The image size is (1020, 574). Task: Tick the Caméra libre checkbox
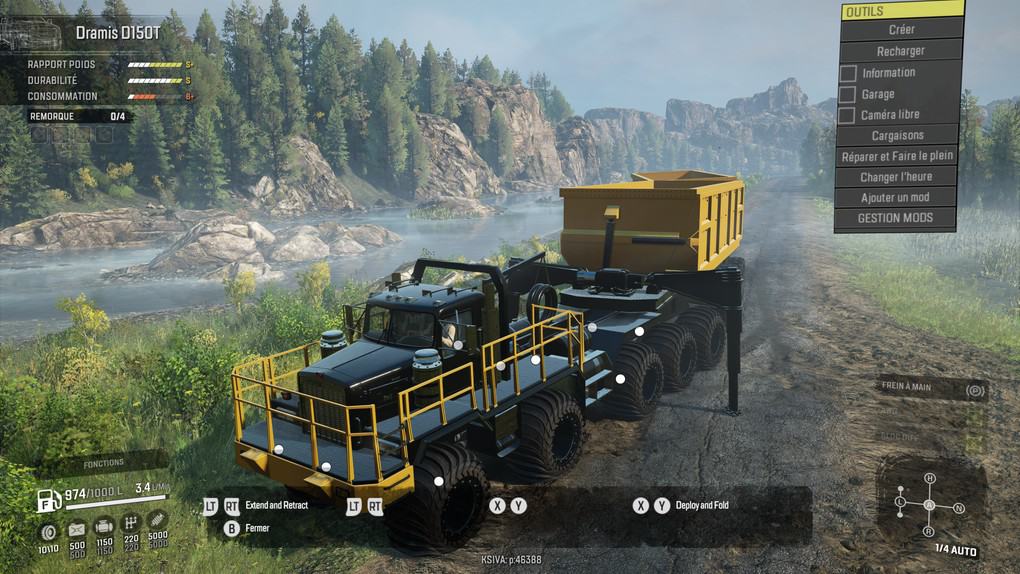coord(848,115)
